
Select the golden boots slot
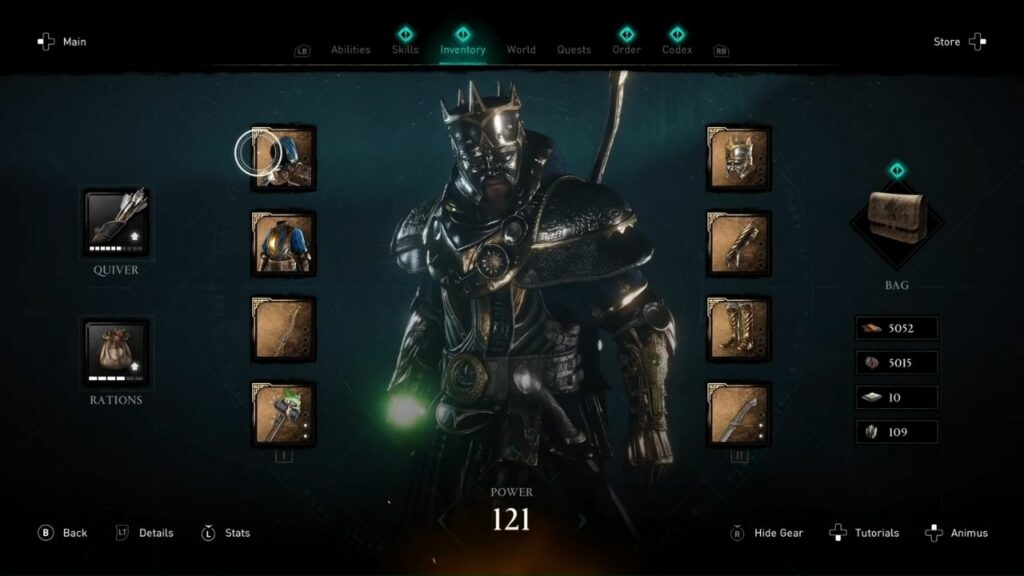click(739, 329)
